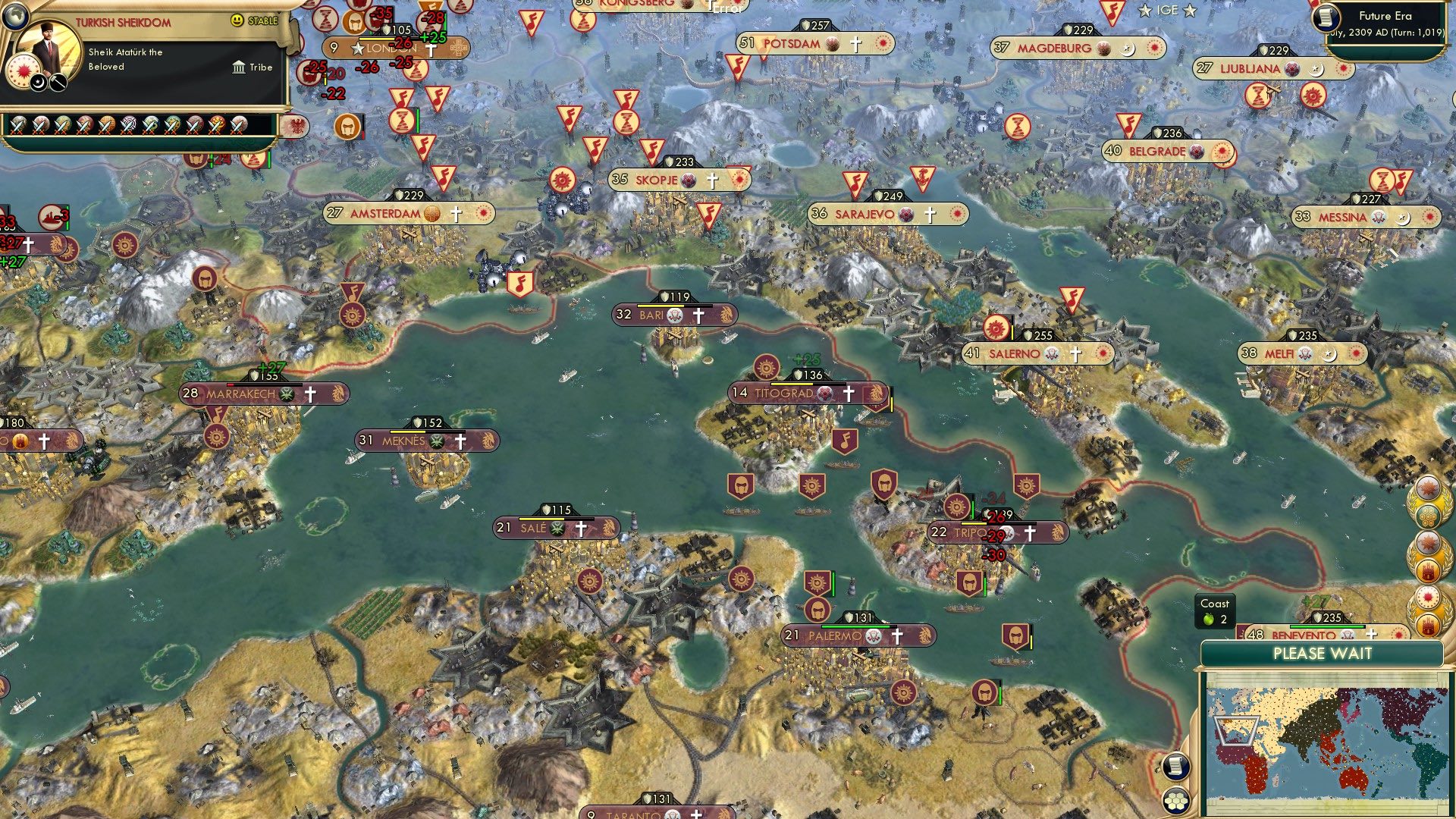The image size is (1456, 819).
Task: Click the notification scroll icon above the minimap
Action: coord(1176,767)
